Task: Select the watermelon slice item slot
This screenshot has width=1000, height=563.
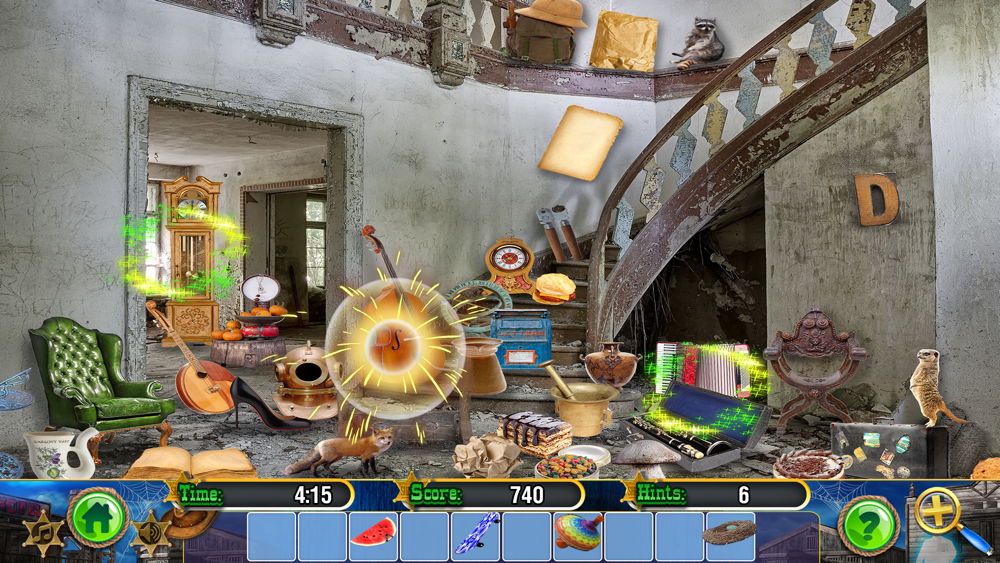Action: (x=373, y=536)
